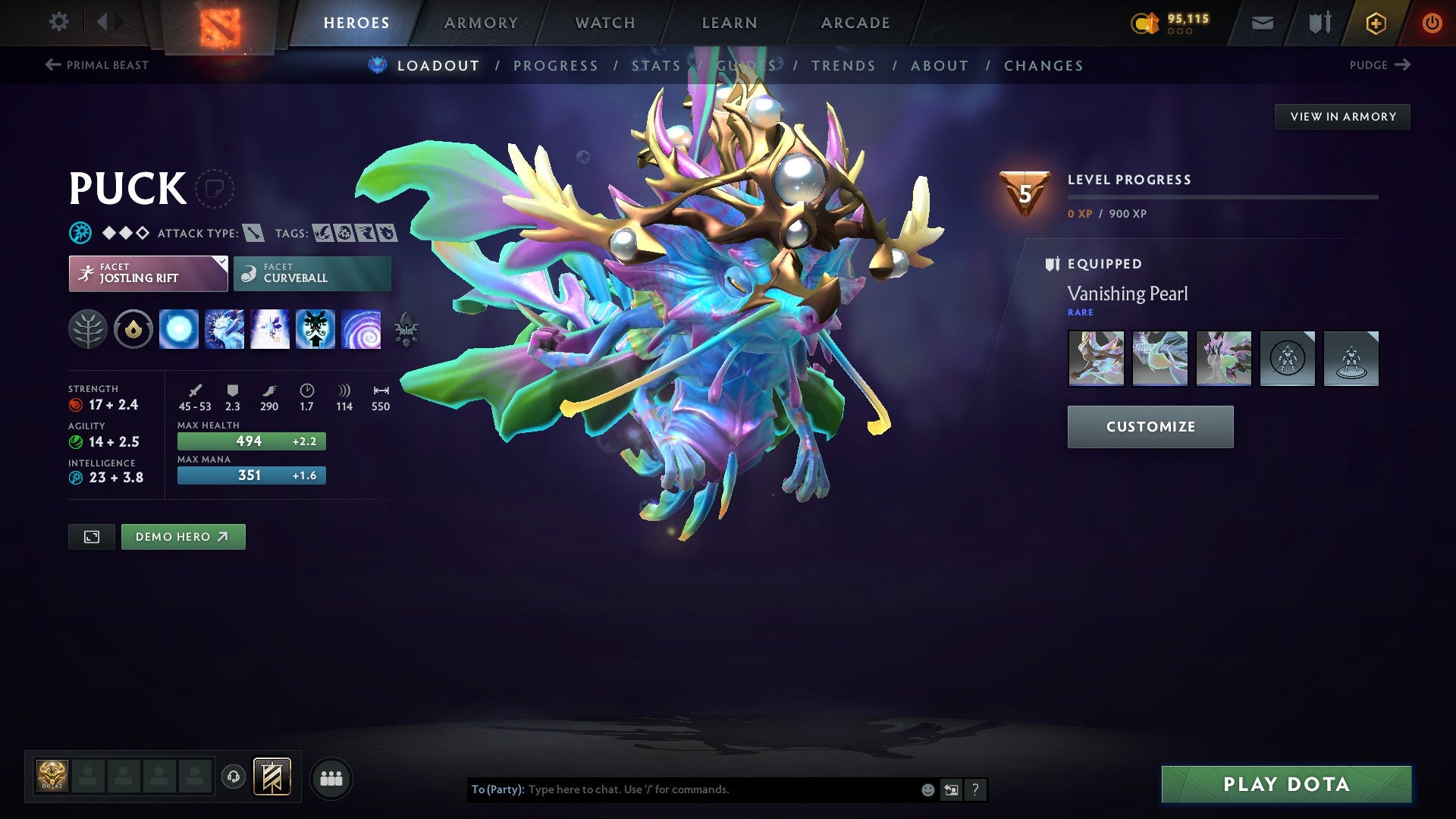Toggle the Aghanim's Scepter upgrade icon
This screenshot has height=819, width=1456.
[x=406, y=329]
